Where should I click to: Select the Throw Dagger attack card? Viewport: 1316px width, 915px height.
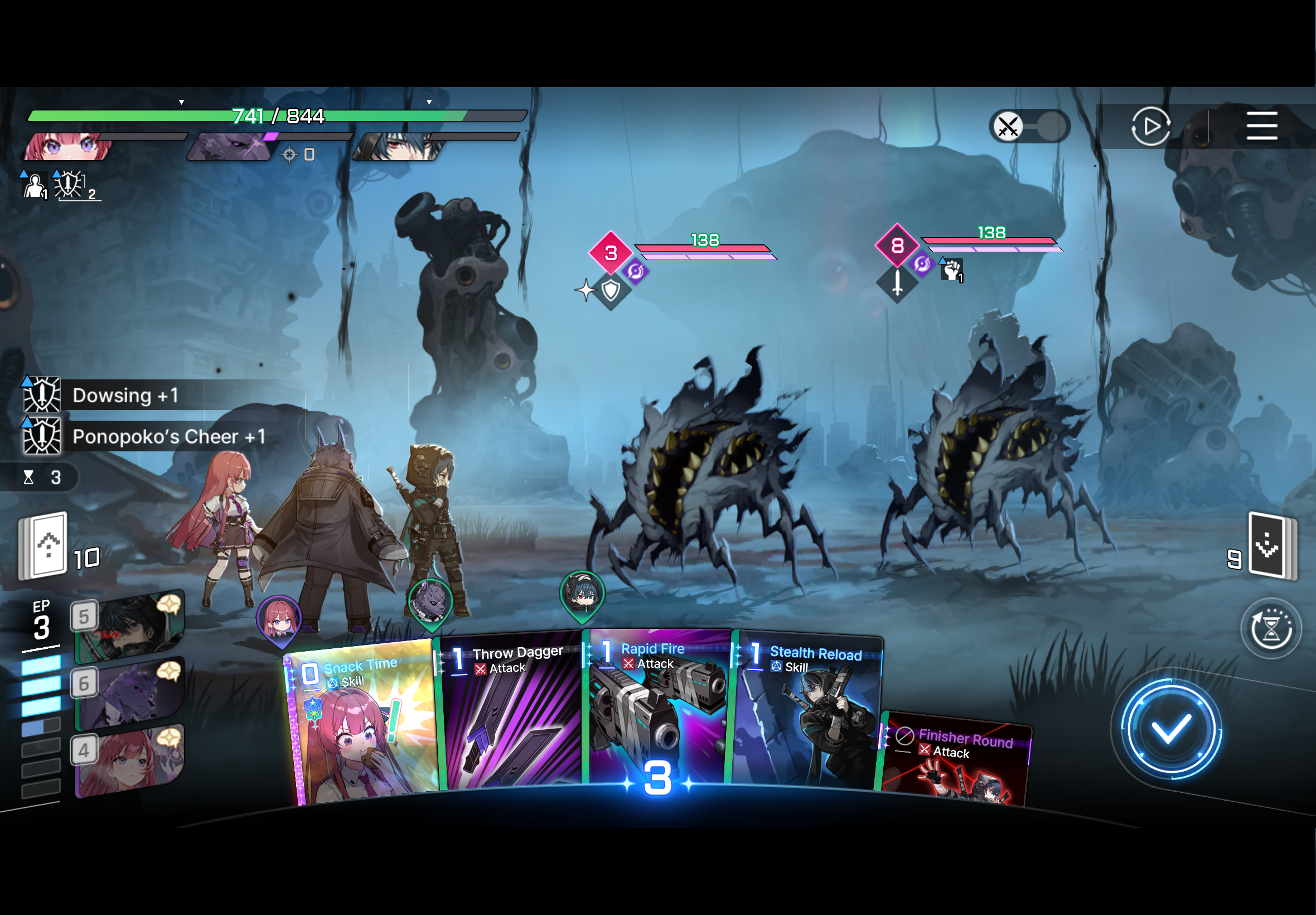510,716
